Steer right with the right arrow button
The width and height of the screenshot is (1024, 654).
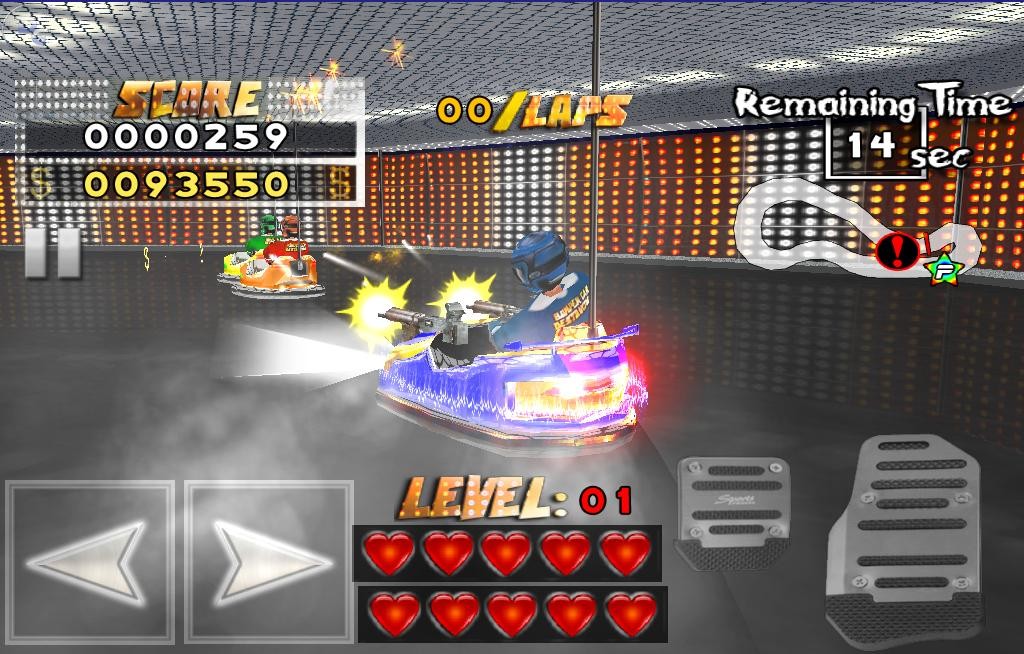(270, 561)
